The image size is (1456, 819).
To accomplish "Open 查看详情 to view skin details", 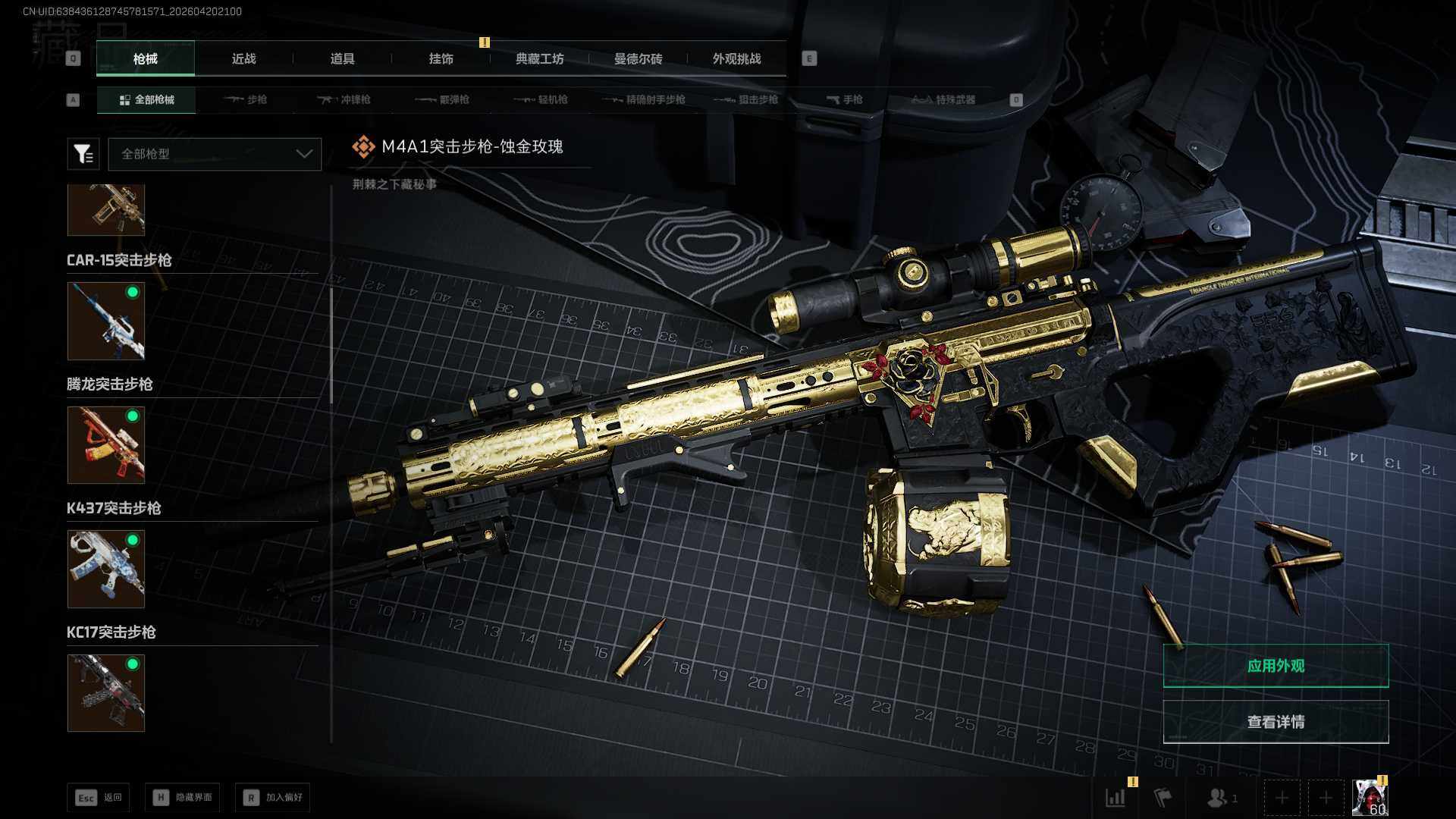I will click(1276, 722).
